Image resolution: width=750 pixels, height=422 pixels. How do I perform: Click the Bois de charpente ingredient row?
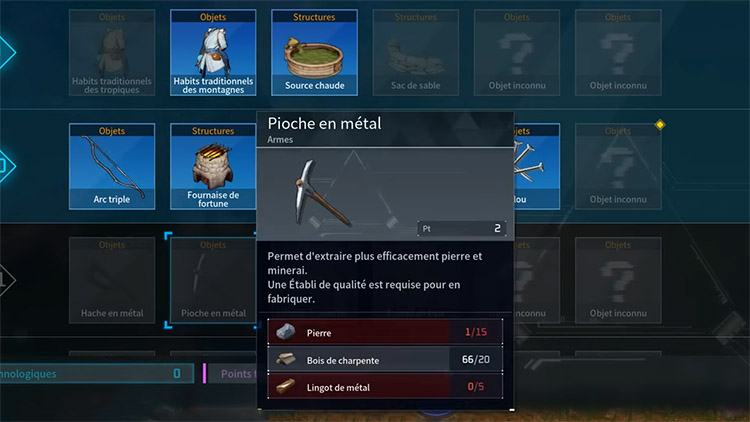pos(387,359)
